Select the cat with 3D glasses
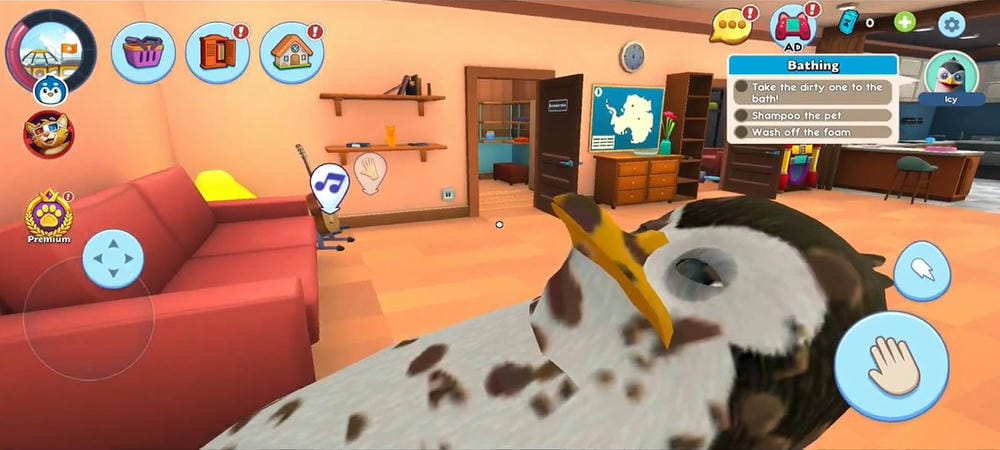The width and height of the screenshot is (1000, 450). (x=48, y=134)
